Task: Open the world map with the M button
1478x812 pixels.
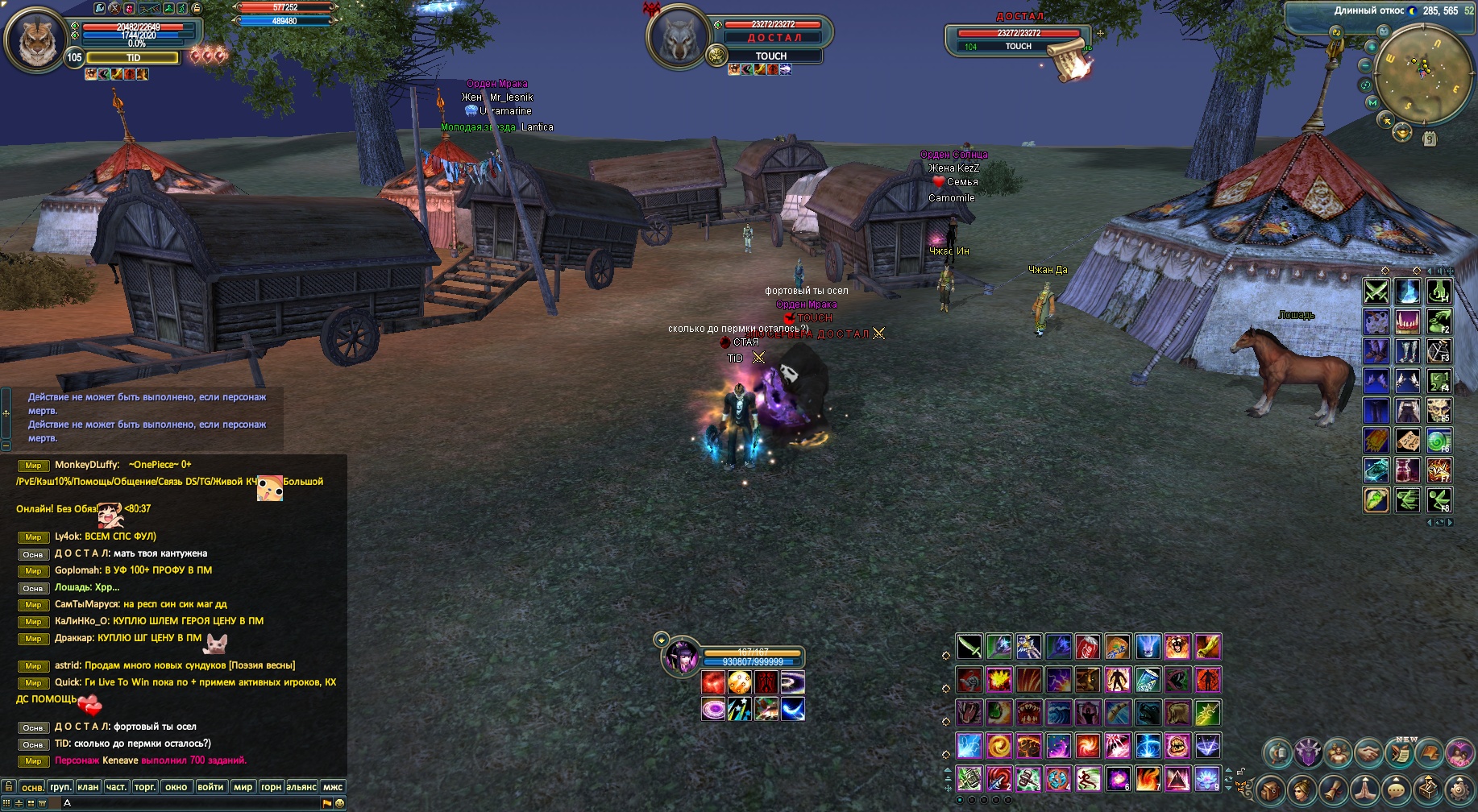Action: click(1372, 103)
